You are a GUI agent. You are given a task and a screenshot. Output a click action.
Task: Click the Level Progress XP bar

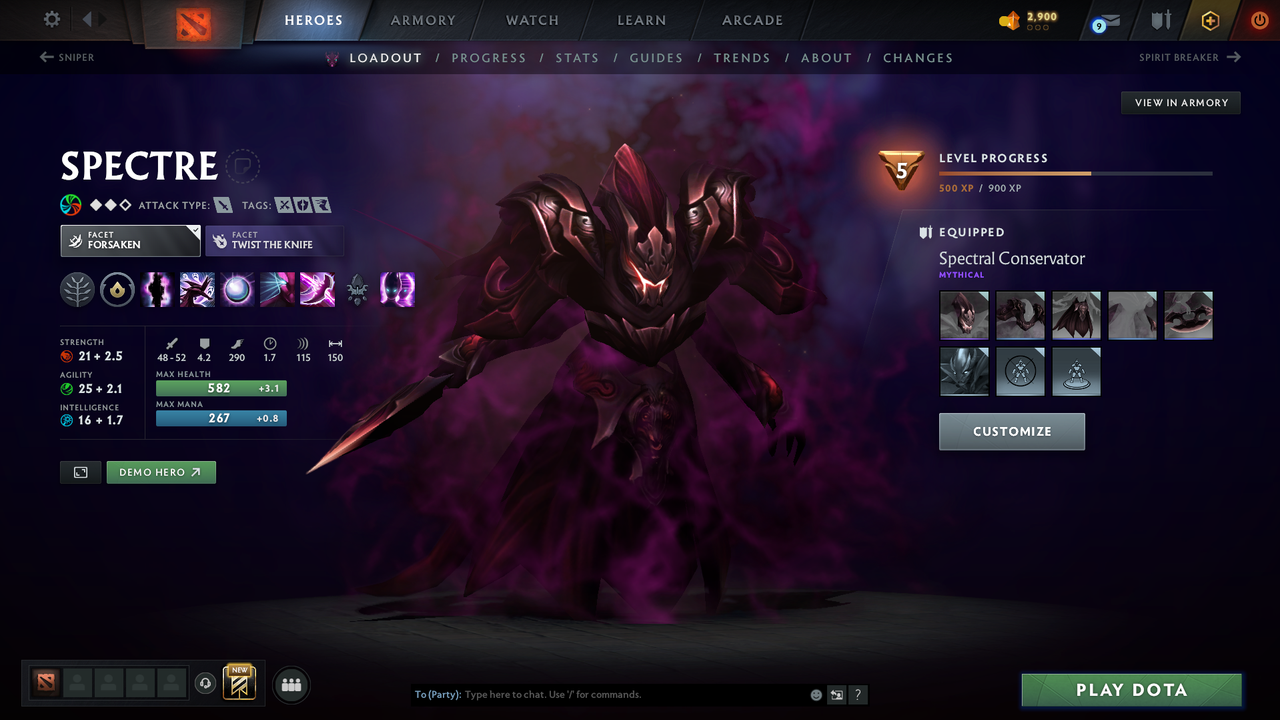coord(1076,172)
